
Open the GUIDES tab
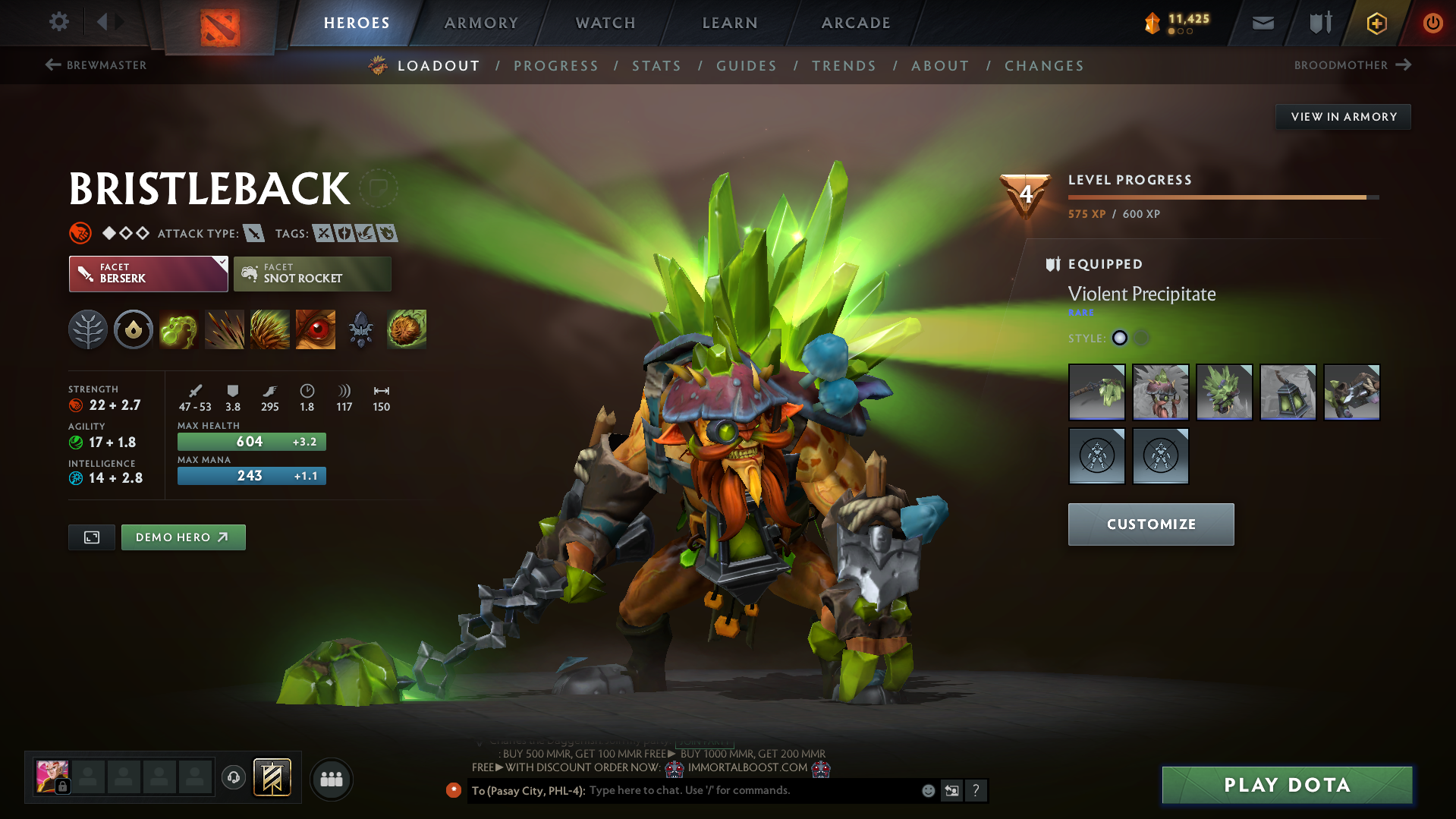click(747, 66)
